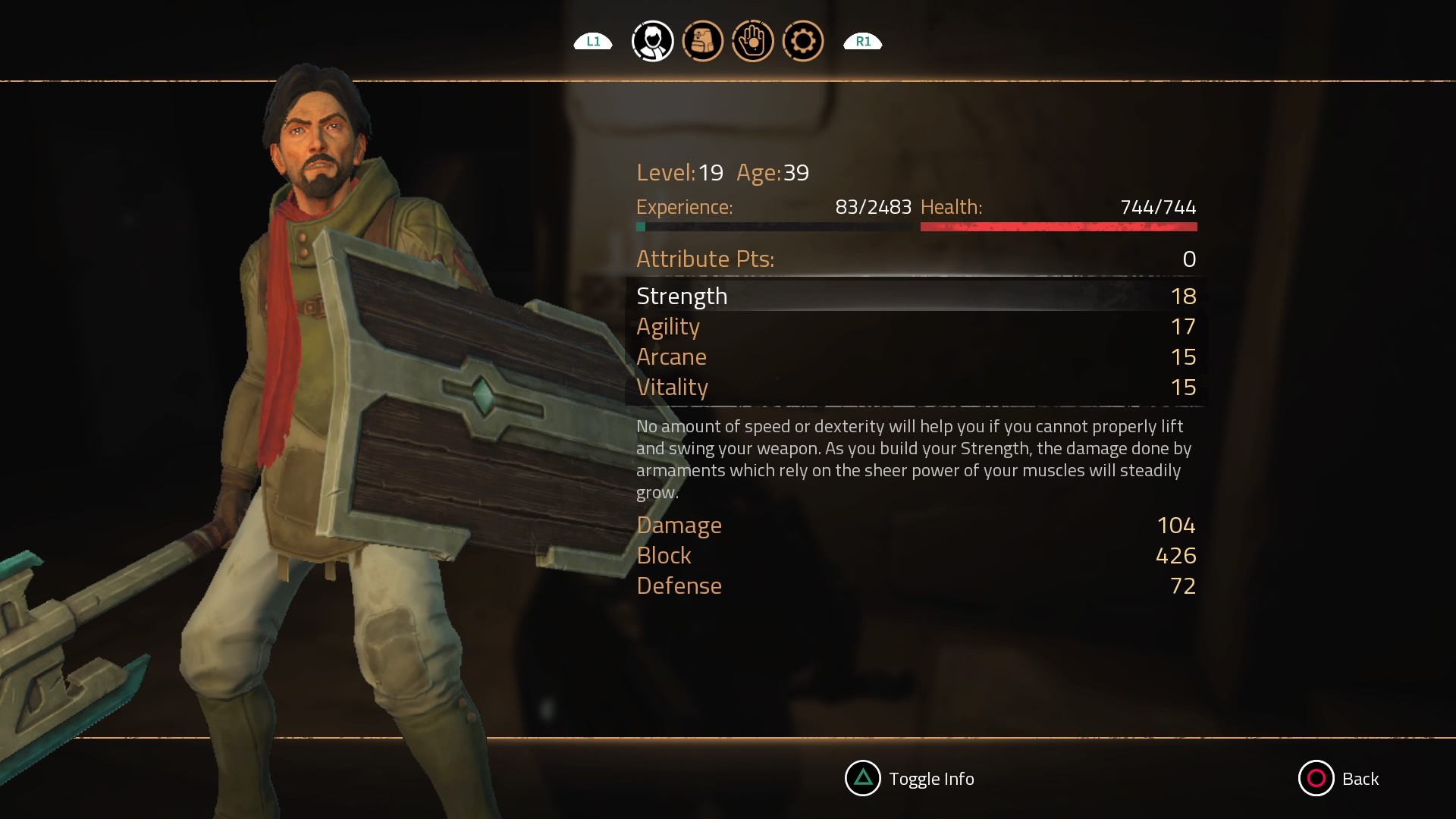This screenshot has width=1456, height=819.
Task: Switch to the character stats tab
Action: pyautogui.click(x=652, y=41)
